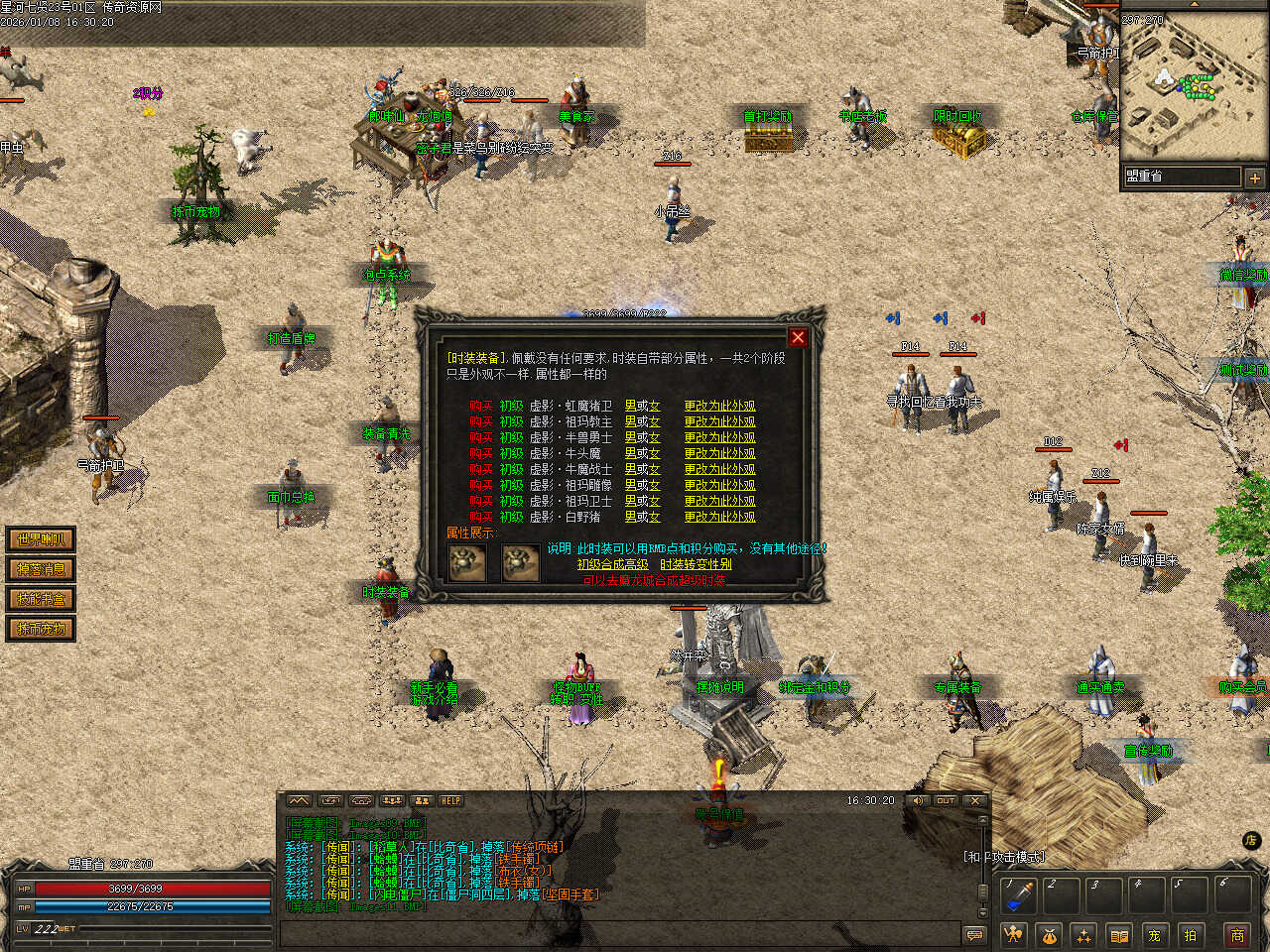1270x952 pixels.
Task: Click the minimap in the corner
Action: tap(1194, 87)
